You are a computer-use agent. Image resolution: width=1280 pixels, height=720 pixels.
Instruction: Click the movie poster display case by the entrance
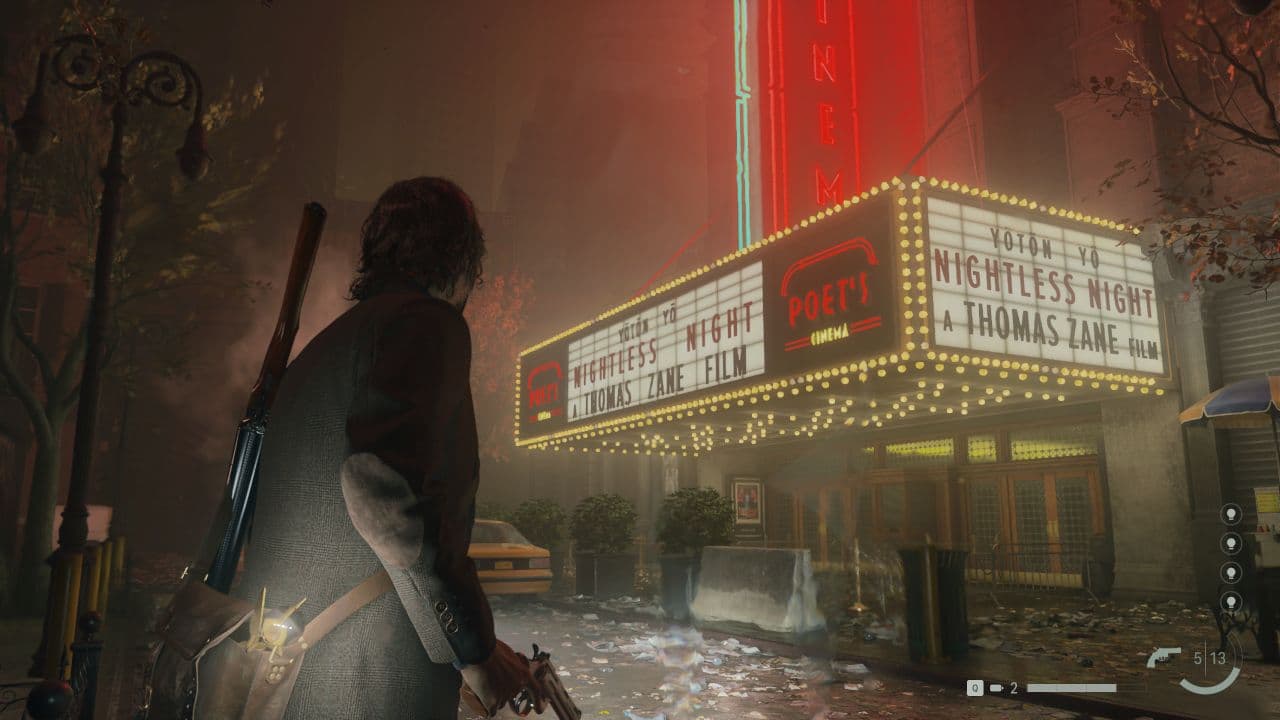click(745, 500)
